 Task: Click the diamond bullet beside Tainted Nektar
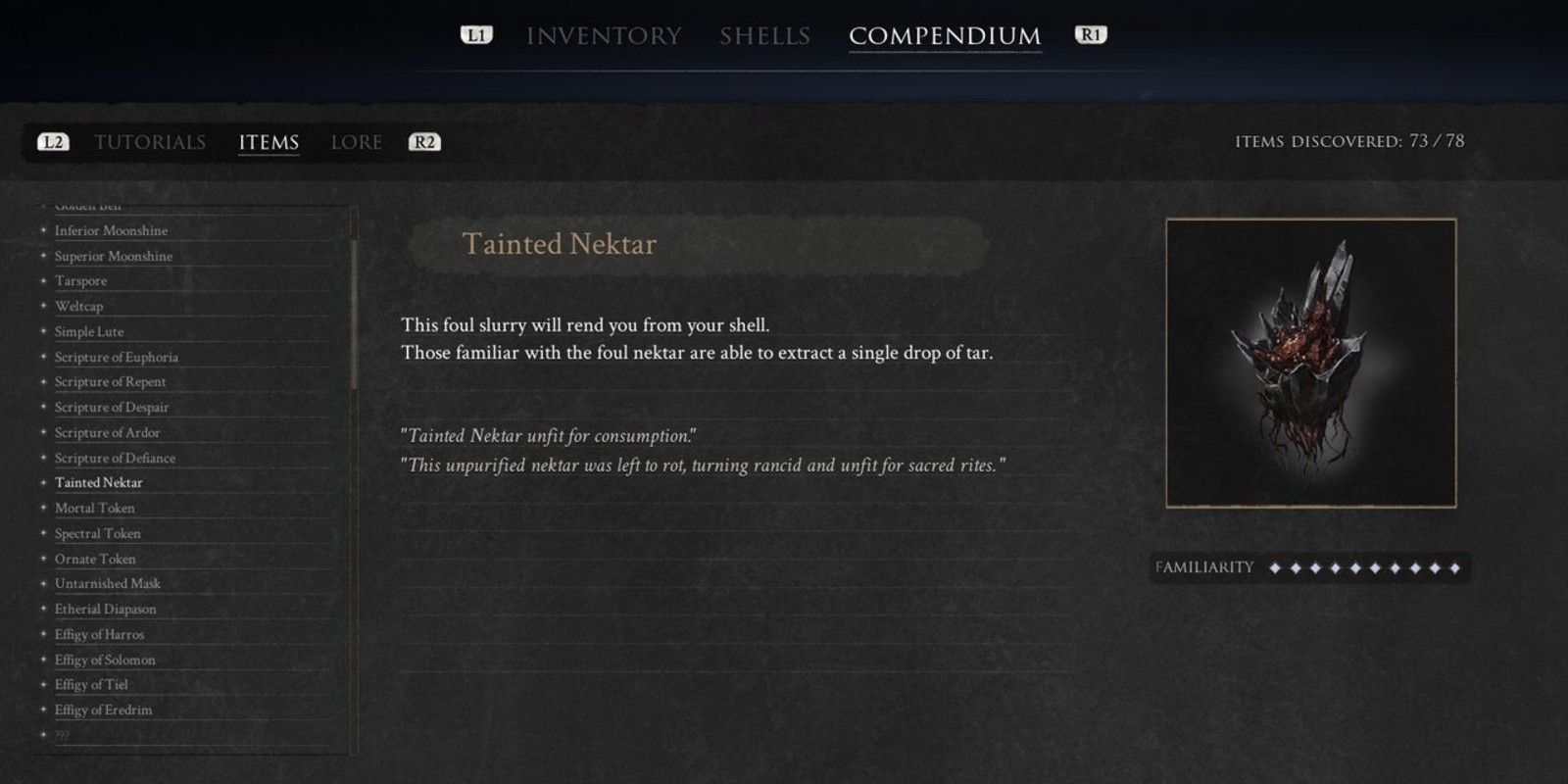tap(41, 482)
